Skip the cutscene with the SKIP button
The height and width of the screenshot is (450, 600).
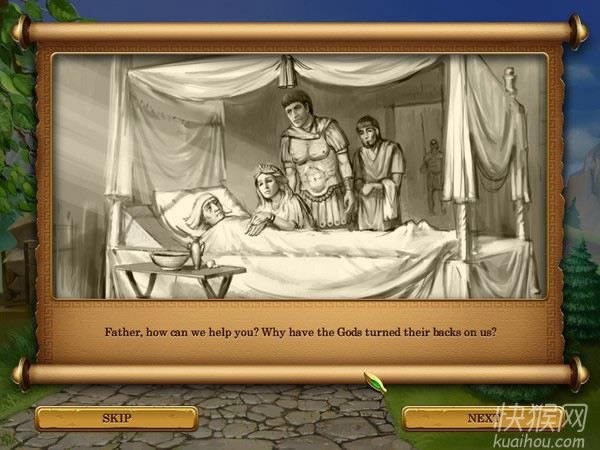point(115,417)
